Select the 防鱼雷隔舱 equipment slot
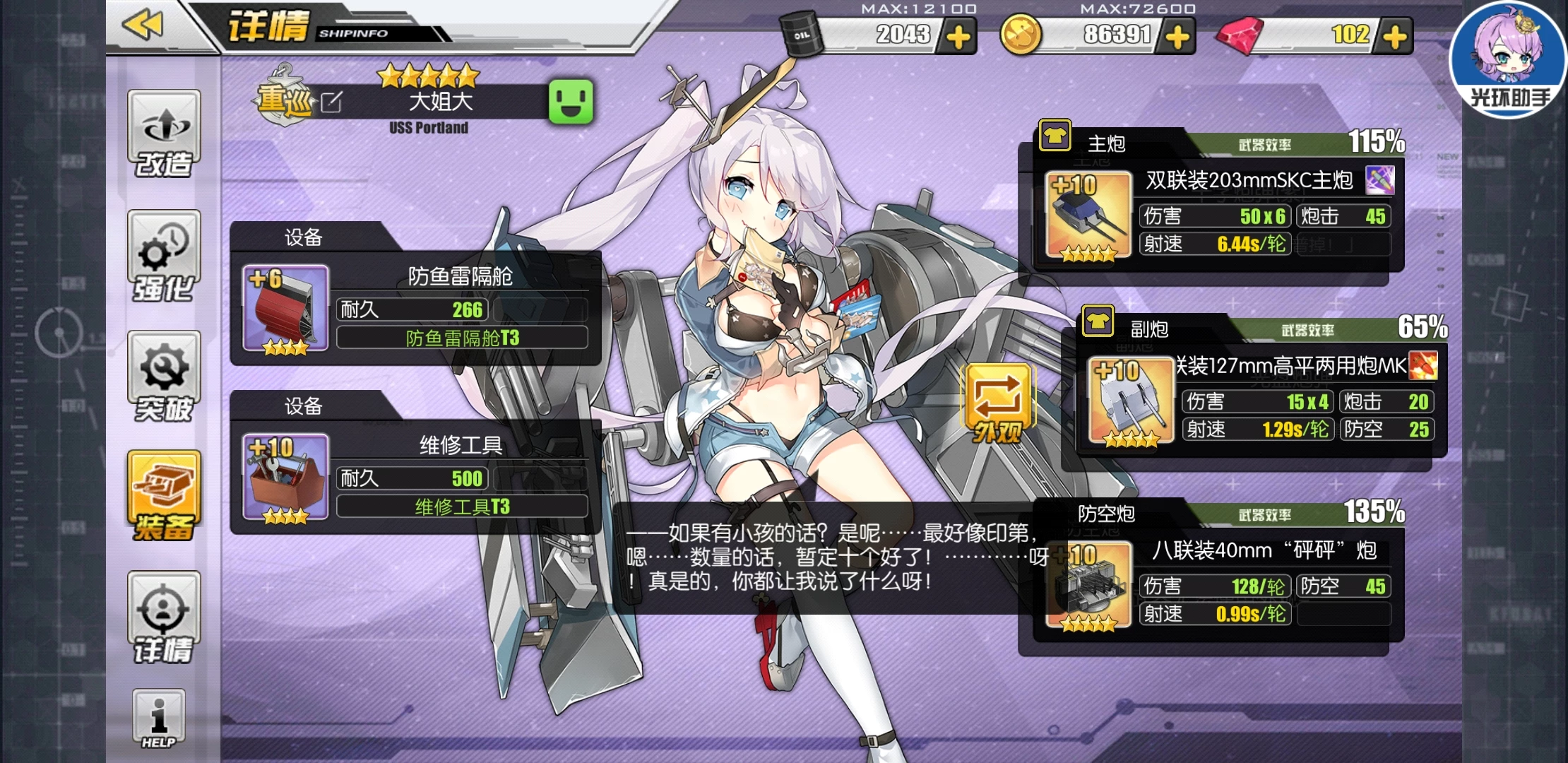This screenshot has width=1568, height=763. [x=285, y=309]
